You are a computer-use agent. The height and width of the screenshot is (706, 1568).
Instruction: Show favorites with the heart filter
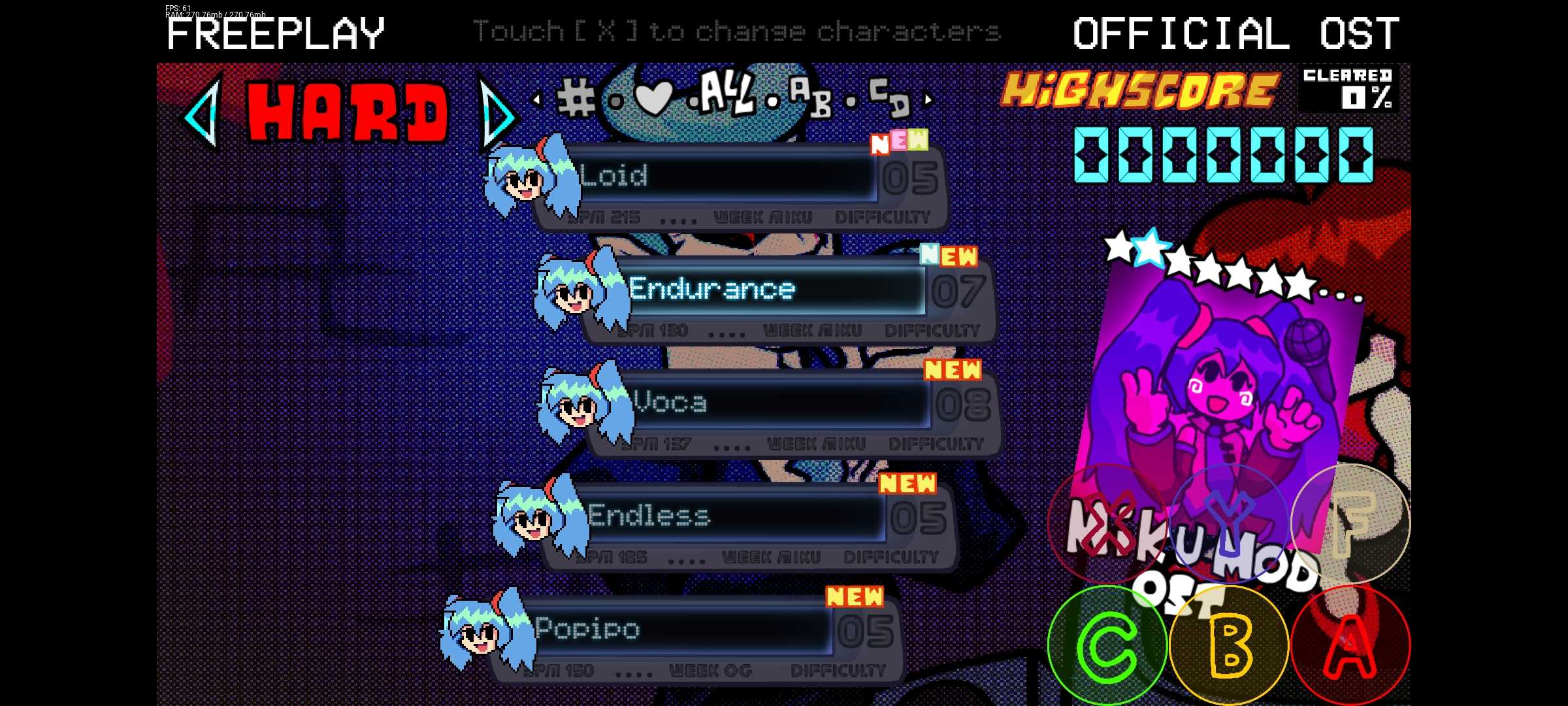pyautogui.click(x=653, y=99)
